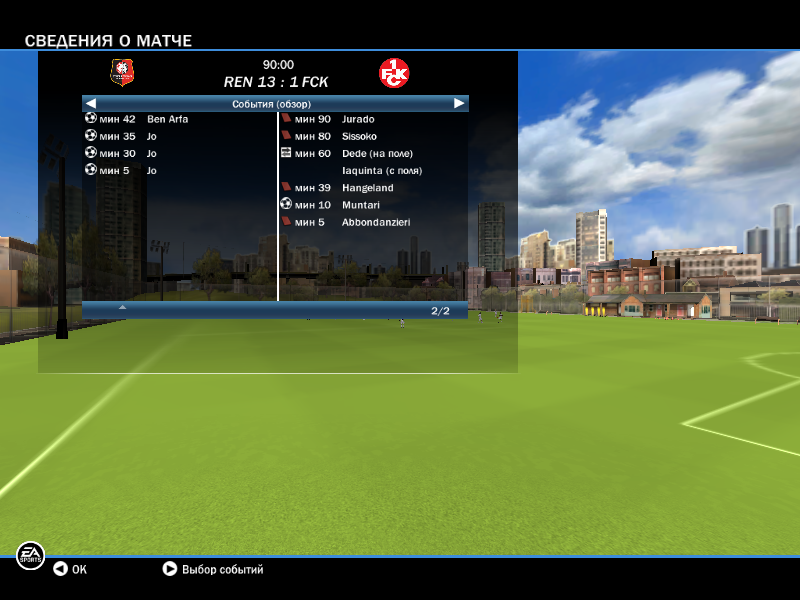
Task: Click the left arrow beside События (обзор)
Action: coord(91,103)
